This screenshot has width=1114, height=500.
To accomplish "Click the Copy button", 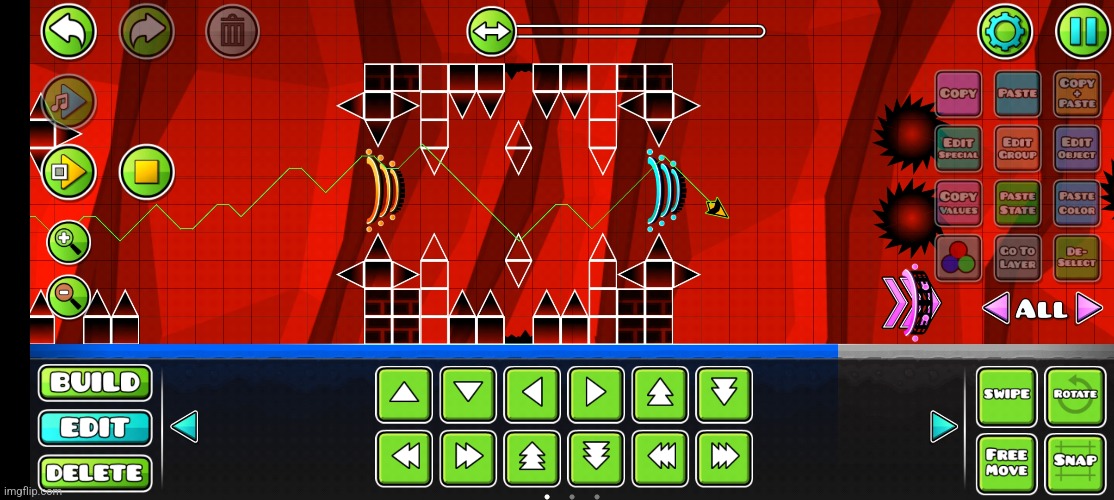I will 958,94.
